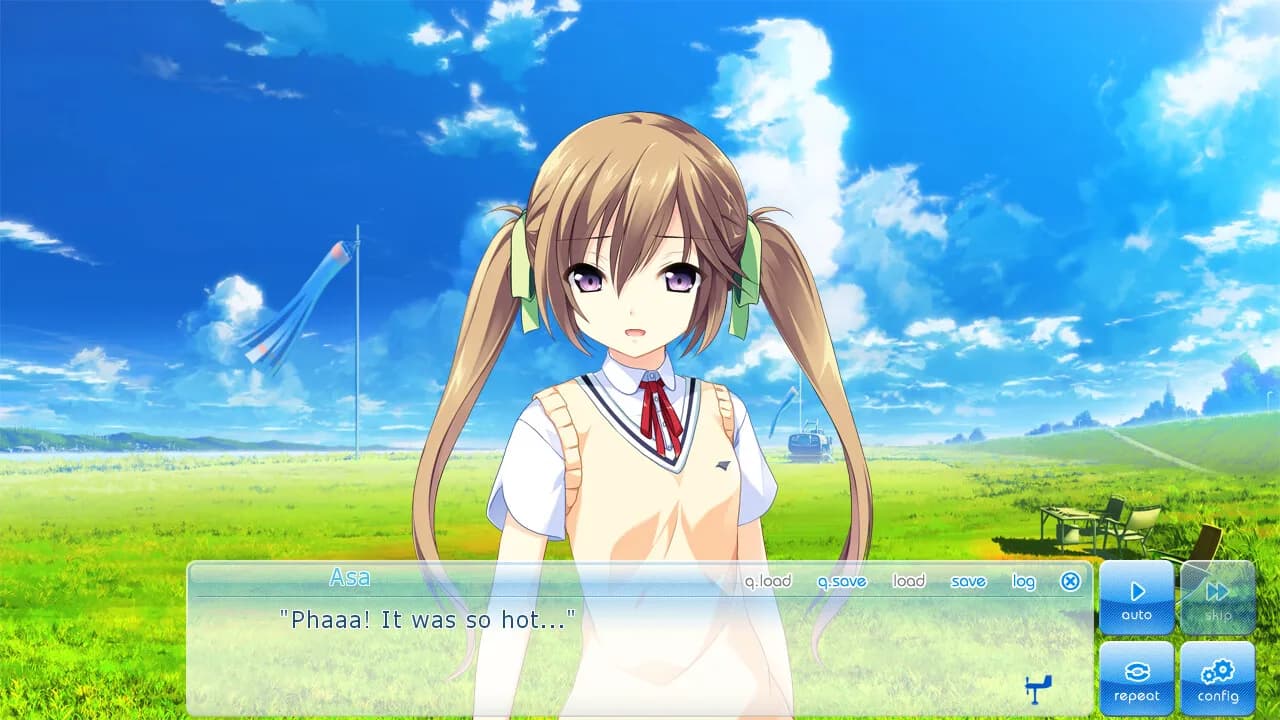This screenshot has width=1280, height=720.
Task: Open the q.load quick load option
Action: tap(768, 581)
